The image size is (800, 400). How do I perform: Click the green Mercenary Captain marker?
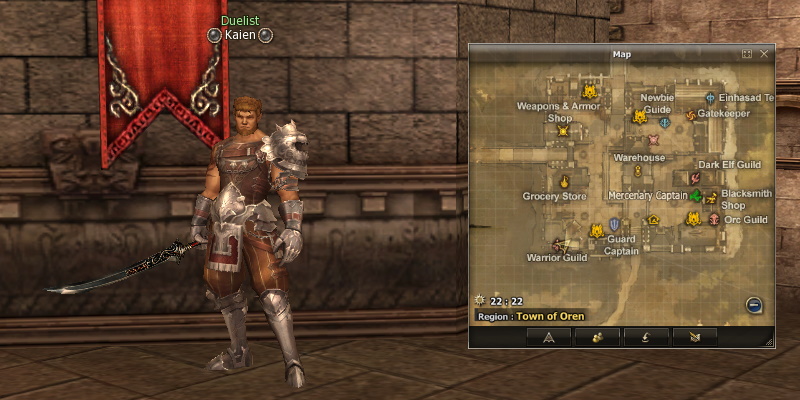(696, 196)
